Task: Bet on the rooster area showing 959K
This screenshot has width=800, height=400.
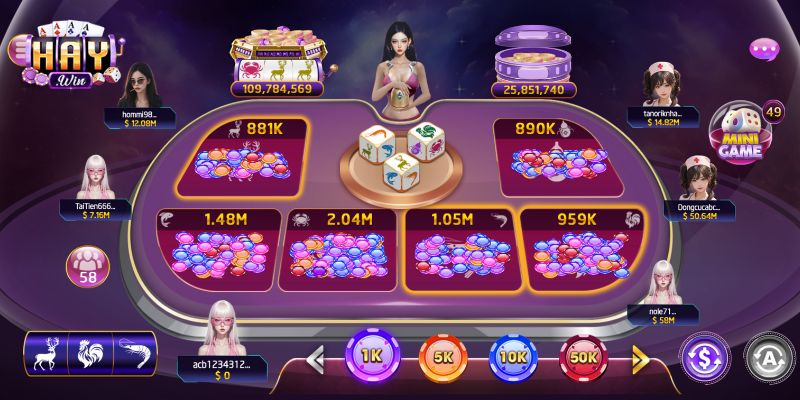Action: point(580,250)
